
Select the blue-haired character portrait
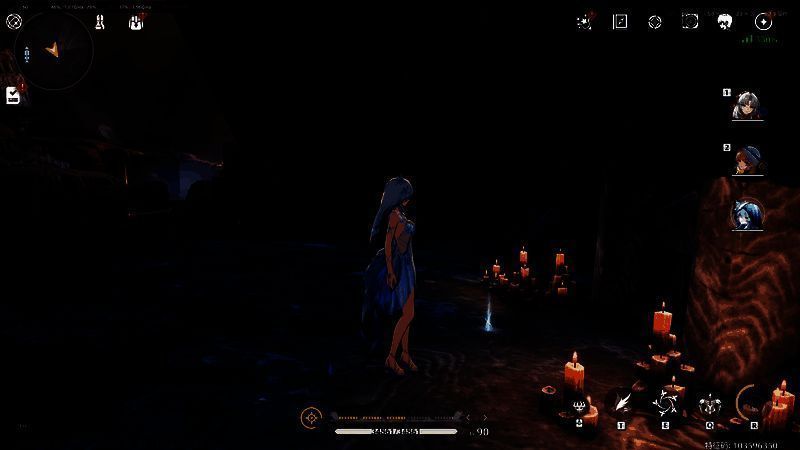[x=746, y=214]
